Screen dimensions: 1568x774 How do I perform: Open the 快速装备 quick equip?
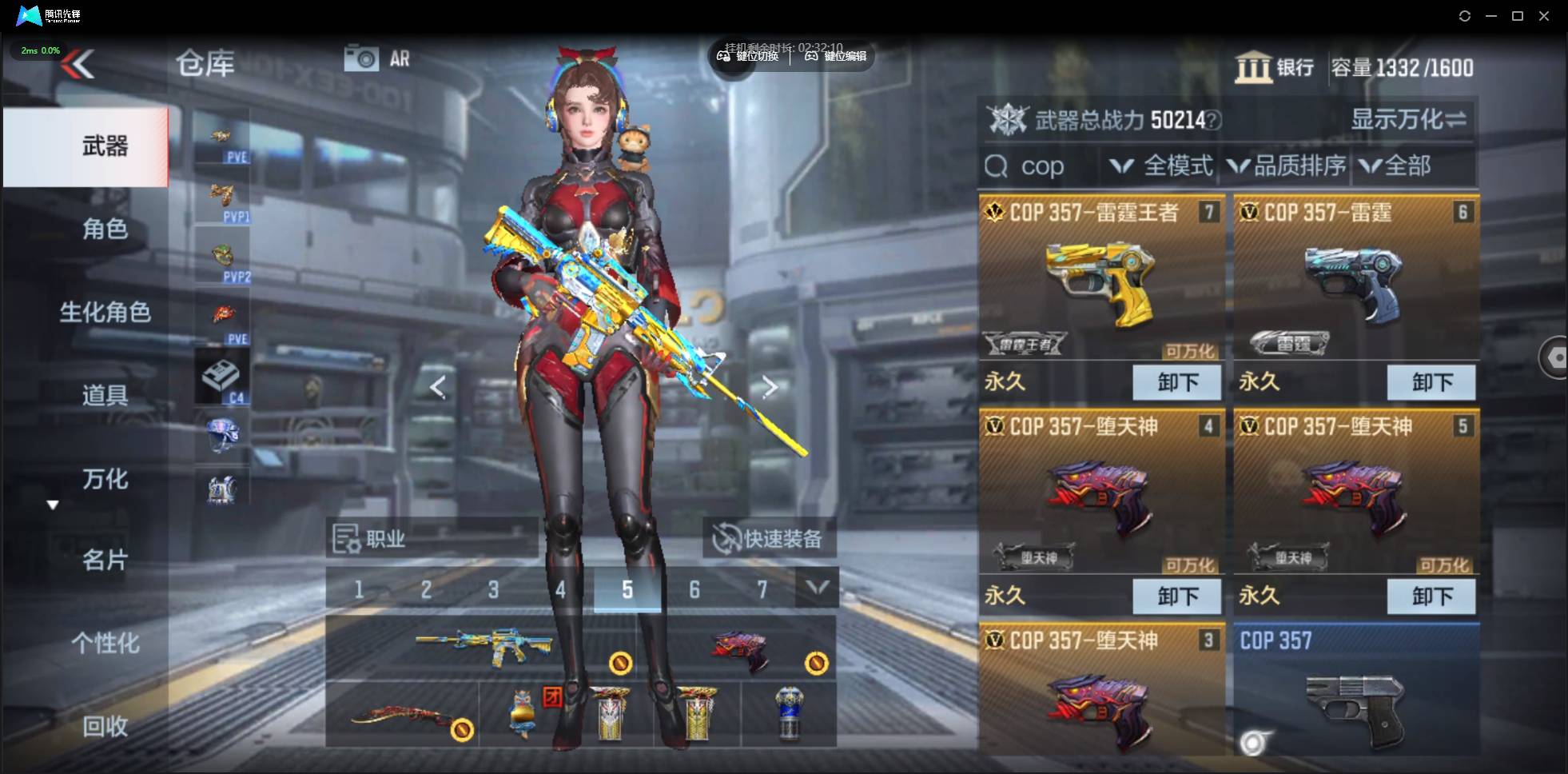click(769, 539)
